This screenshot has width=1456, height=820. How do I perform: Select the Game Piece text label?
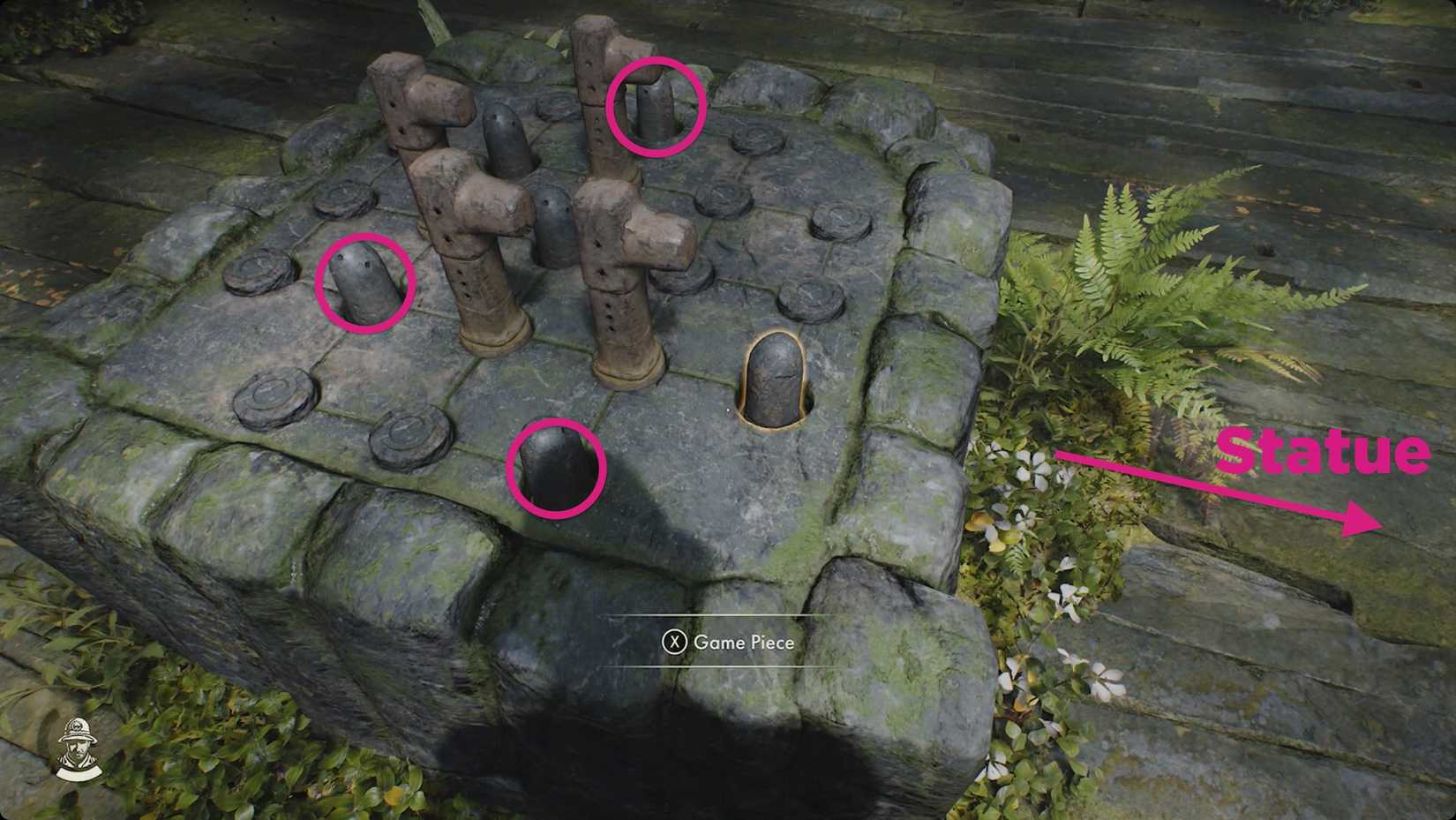click(746, 643)
